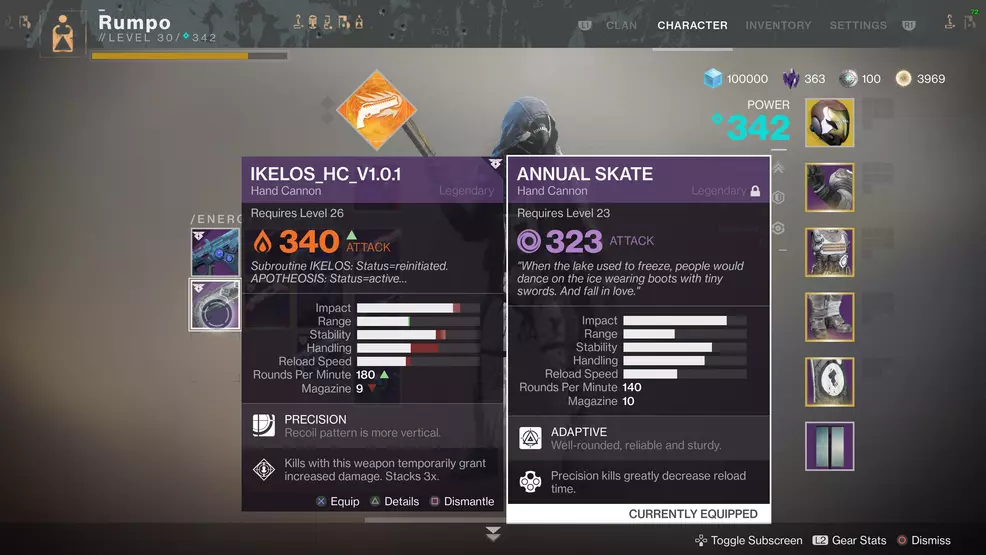Select the Character tab
986x555 pixels.
coord(692,25)
